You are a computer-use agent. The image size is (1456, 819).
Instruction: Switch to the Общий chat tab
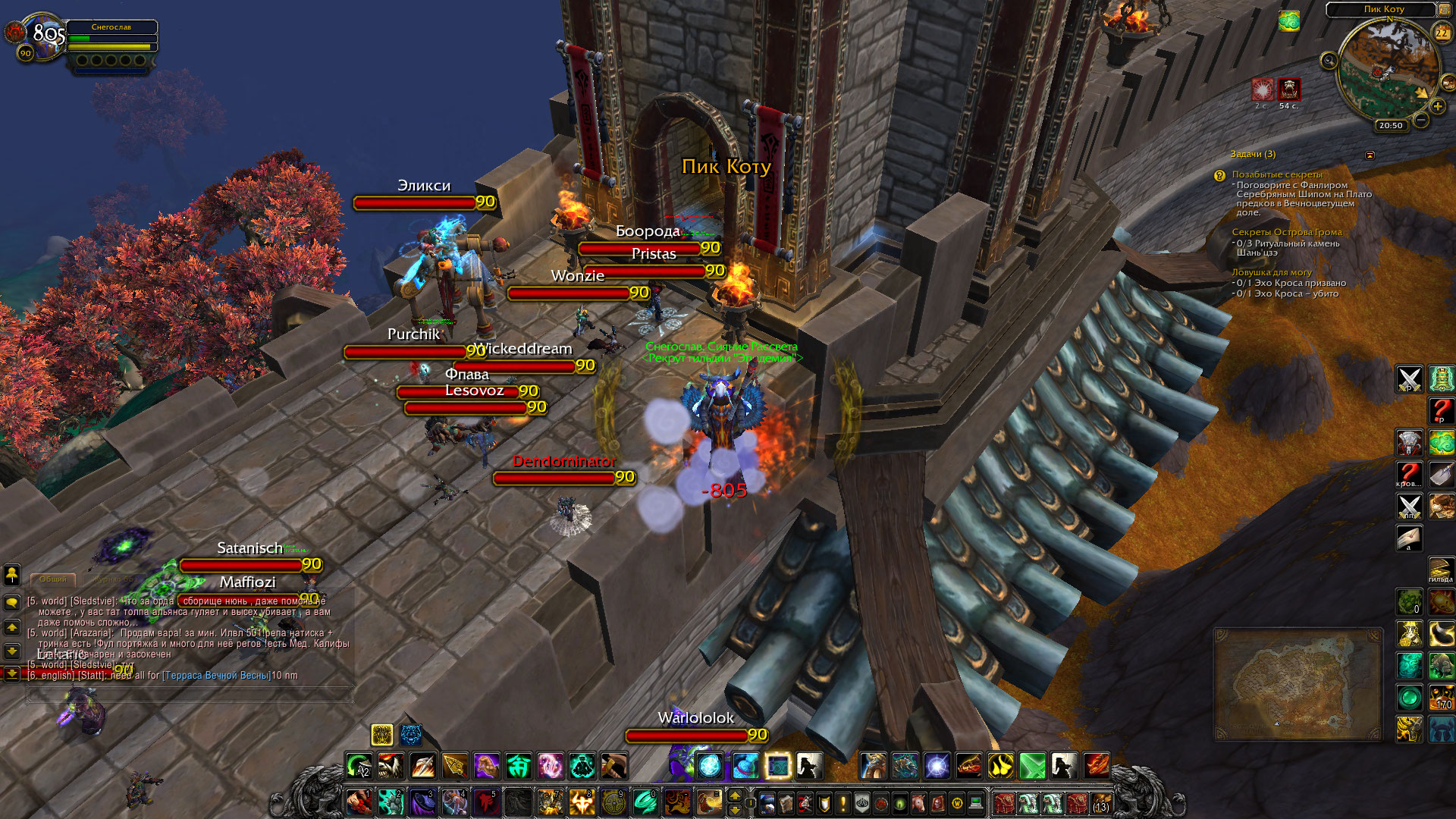point(53,579)
